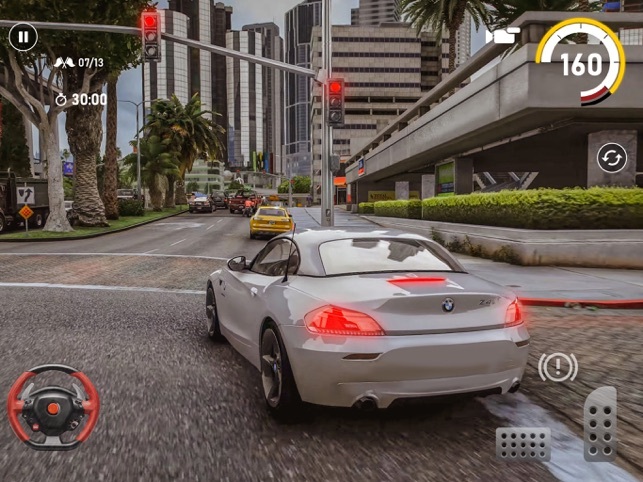Turn the red steering wheel control

(53, 406)
